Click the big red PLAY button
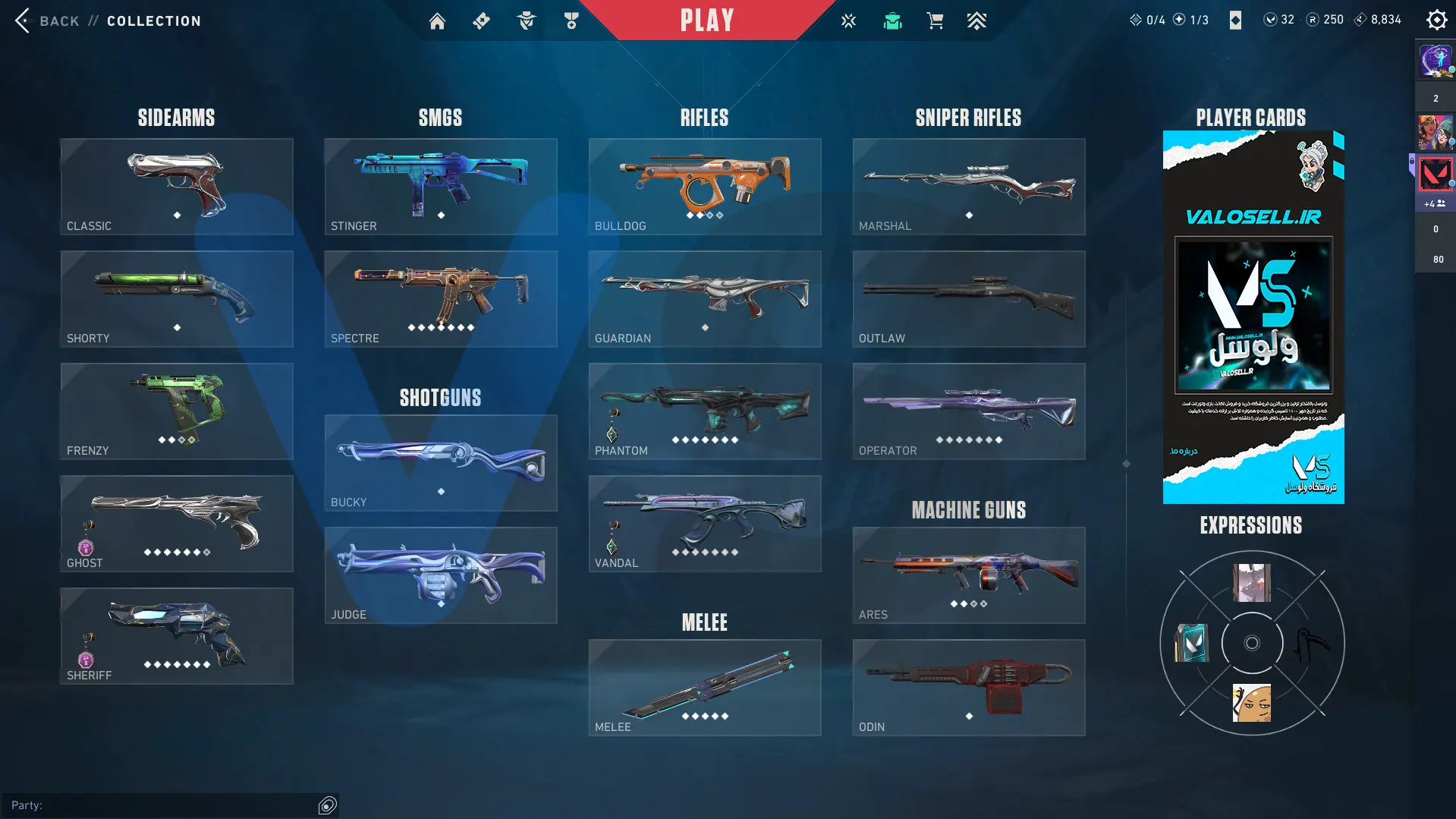1456x819 pixels. coord(706,20)
